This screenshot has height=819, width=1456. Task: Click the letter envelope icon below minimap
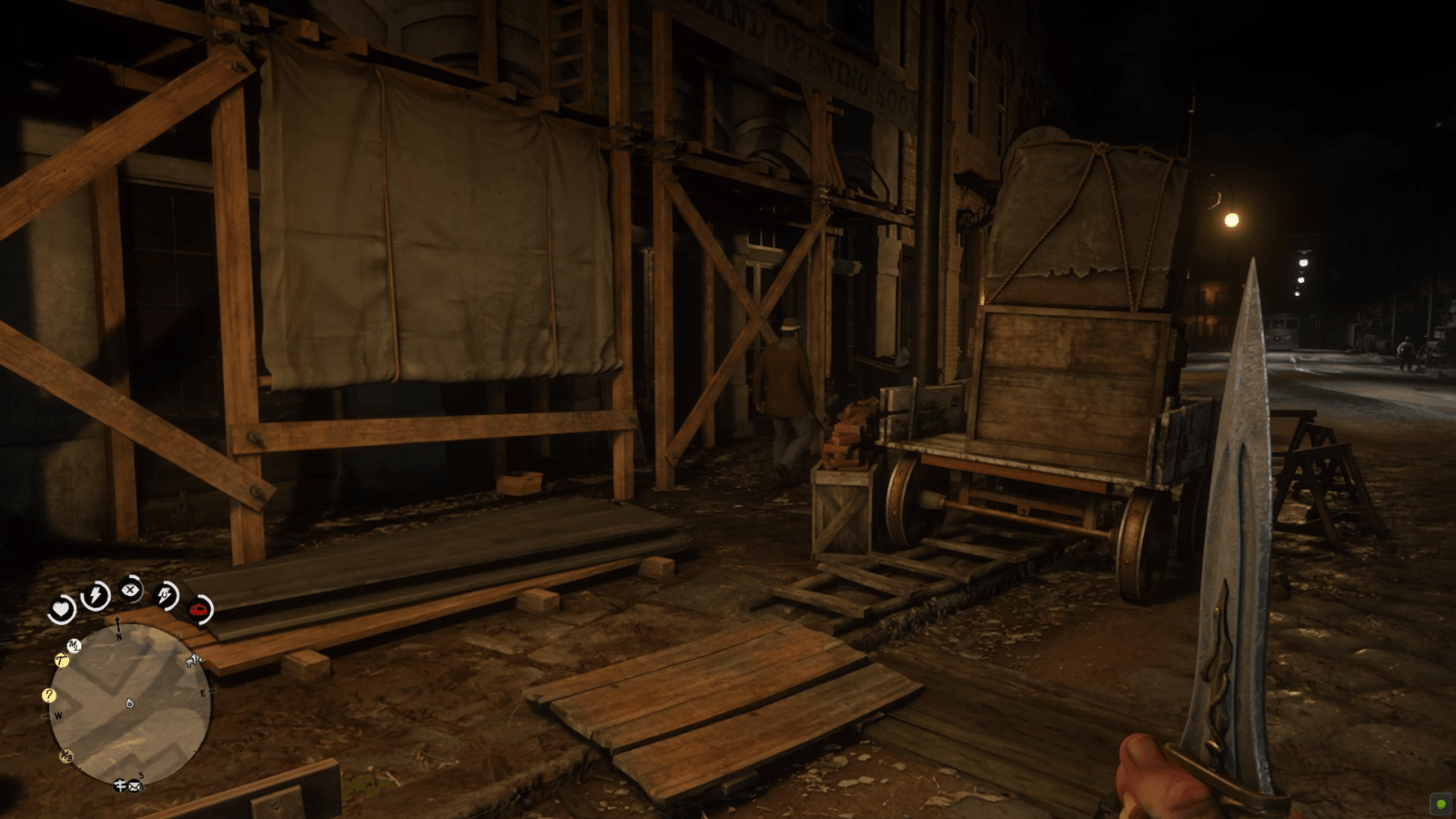coord(133,786)
